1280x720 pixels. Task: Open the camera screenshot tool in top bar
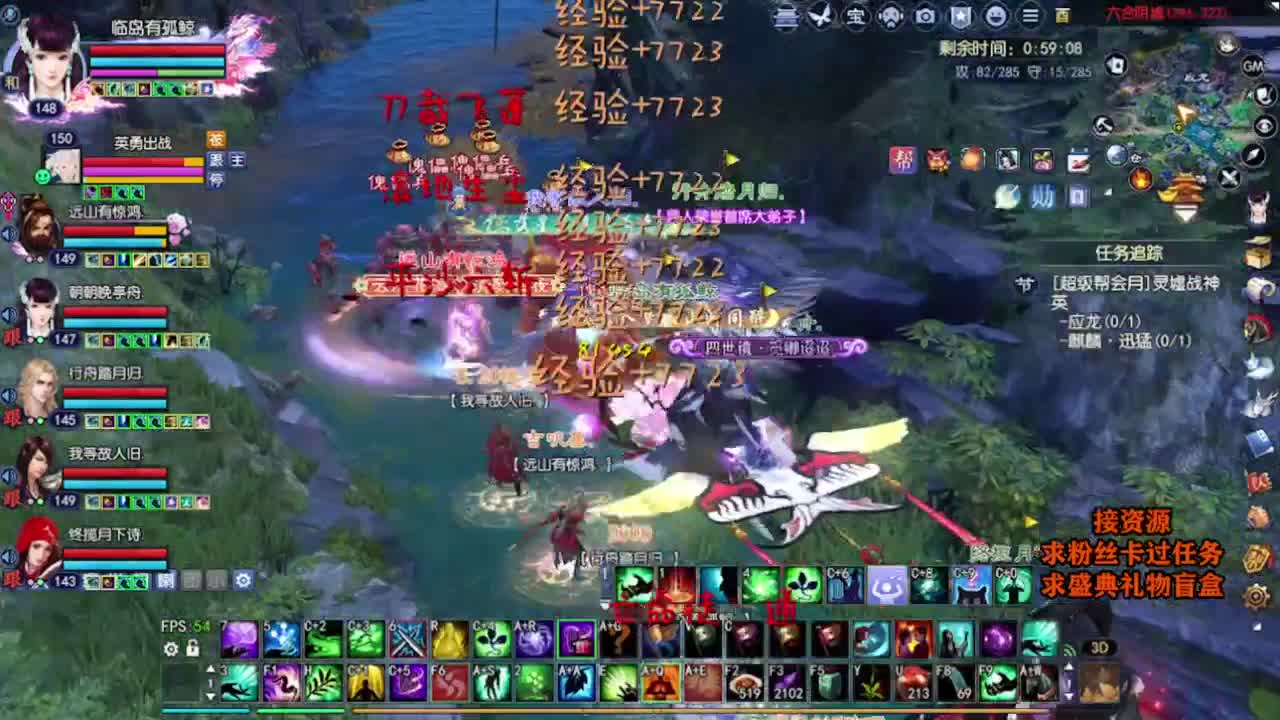925,14
